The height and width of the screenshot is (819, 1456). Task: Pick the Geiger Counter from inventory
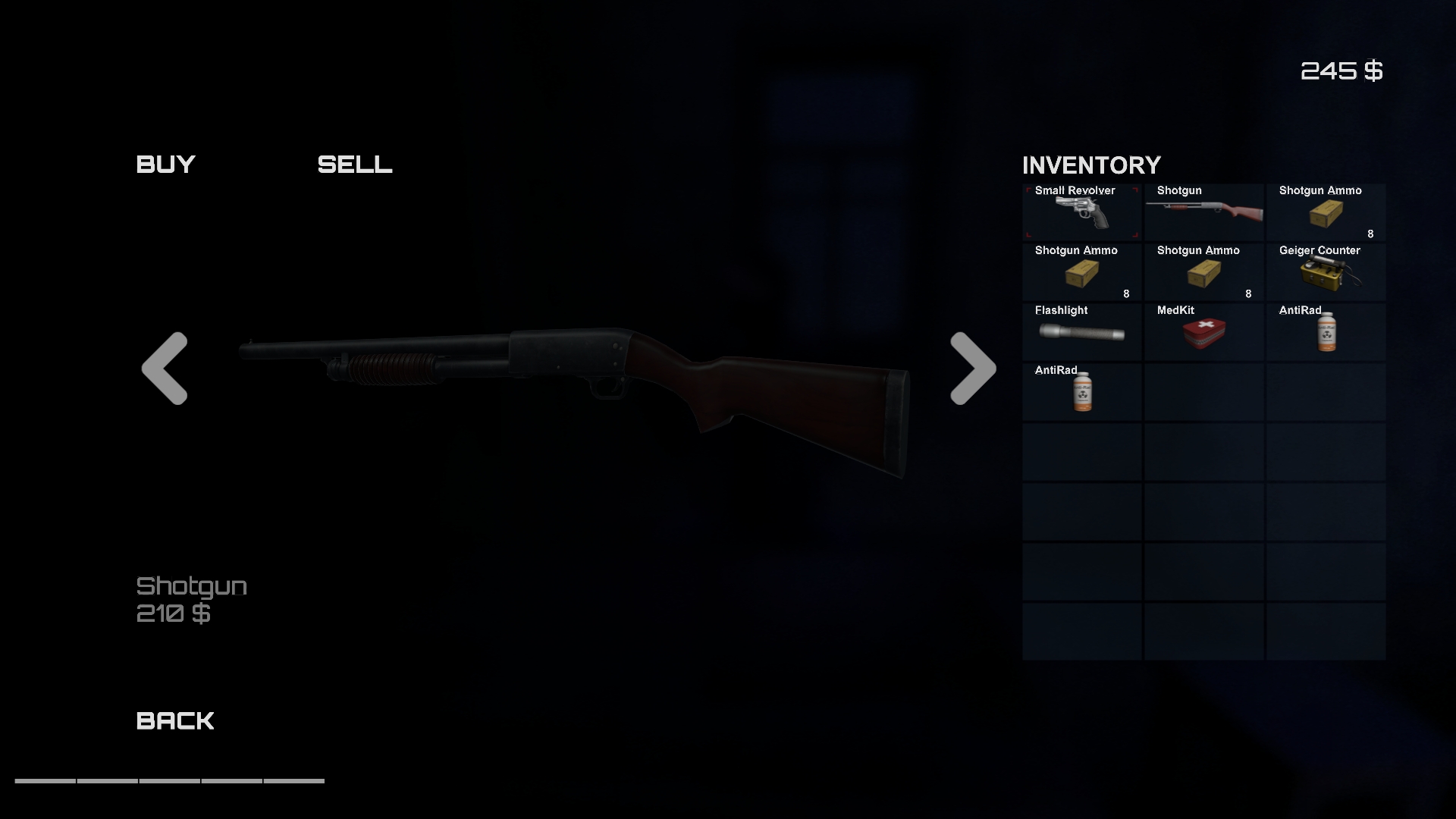pos(1326,271)
